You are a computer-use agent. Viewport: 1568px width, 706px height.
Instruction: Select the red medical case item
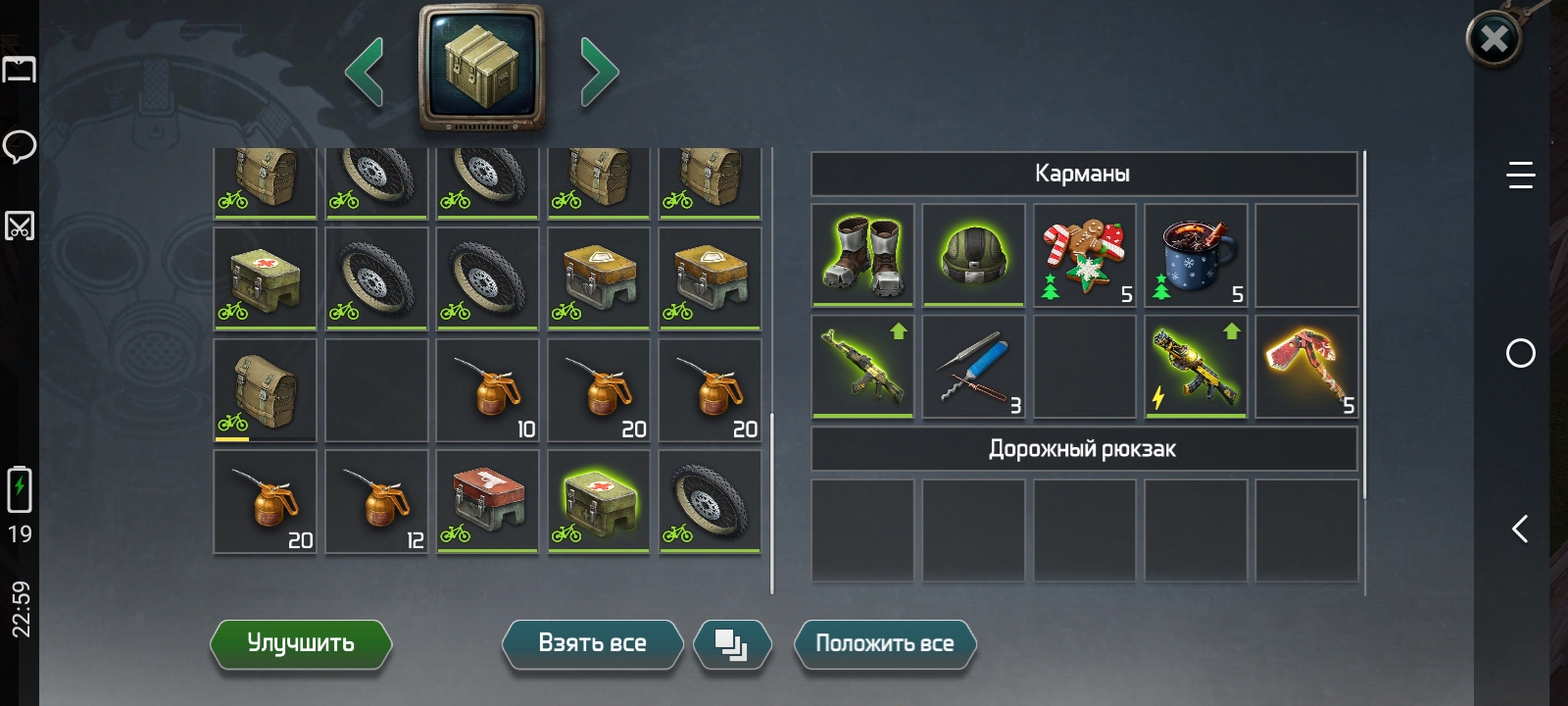tap(488, 501)
